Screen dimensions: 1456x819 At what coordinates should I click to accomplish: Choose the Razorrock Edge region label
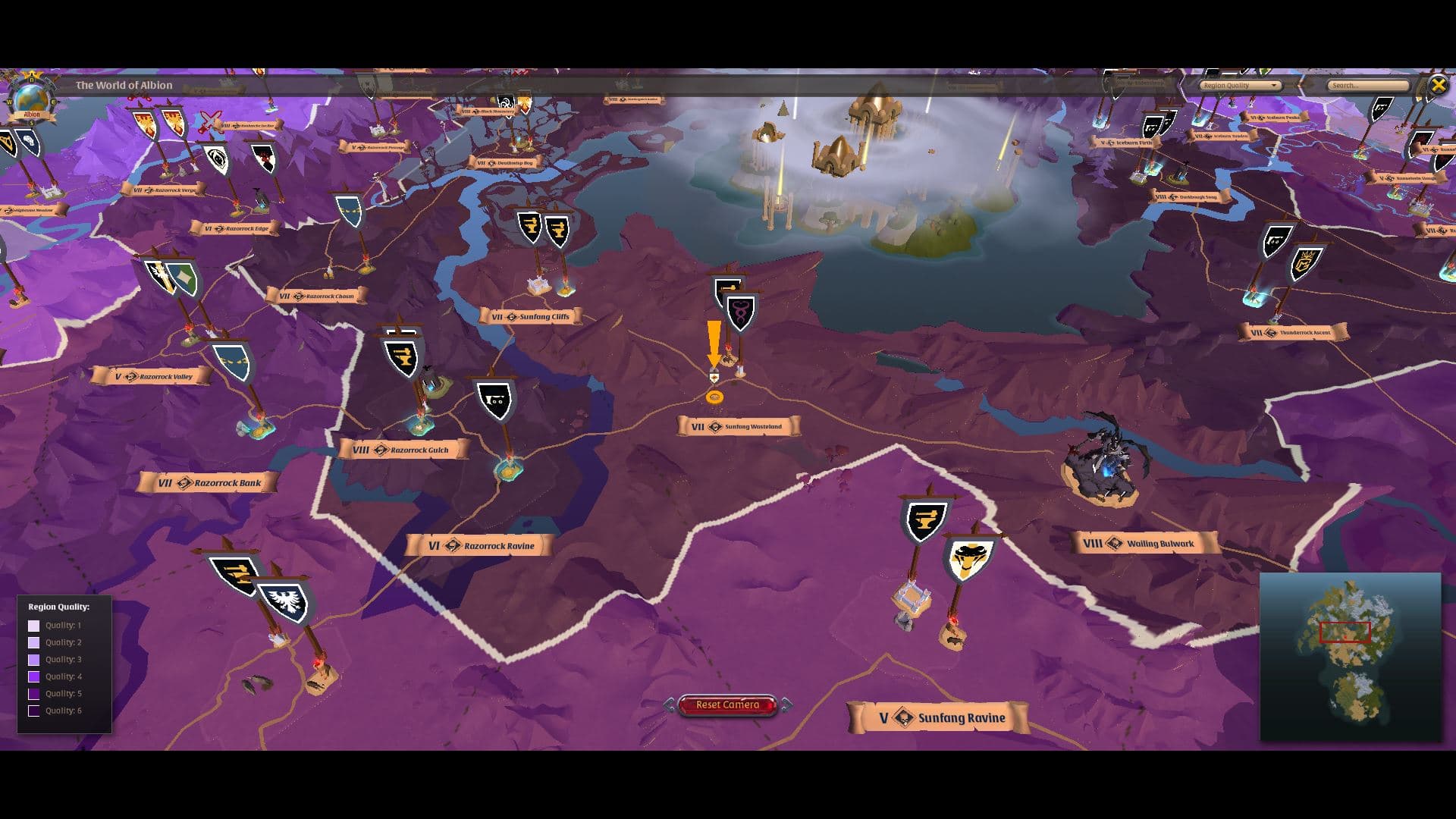coord(234,229)
